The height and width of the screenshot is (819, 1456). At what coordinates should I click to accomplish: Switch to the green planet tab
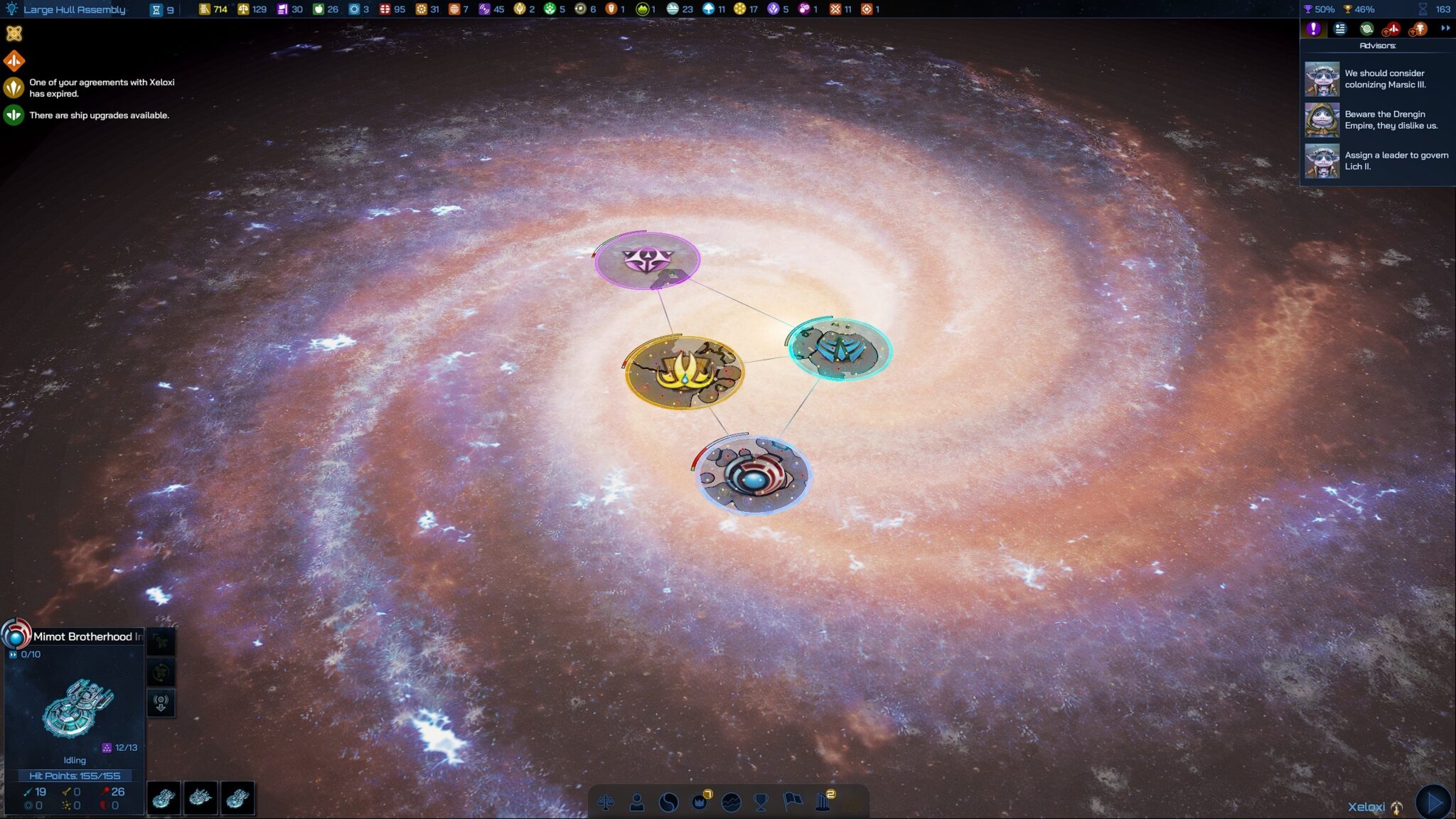point(1366,29)
